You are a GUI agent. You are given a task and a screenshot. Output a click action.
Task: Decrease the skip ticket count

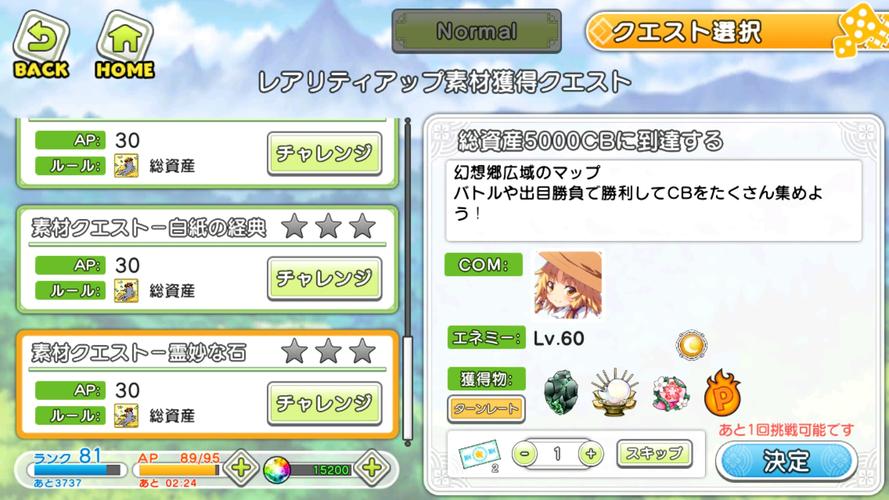525,453
